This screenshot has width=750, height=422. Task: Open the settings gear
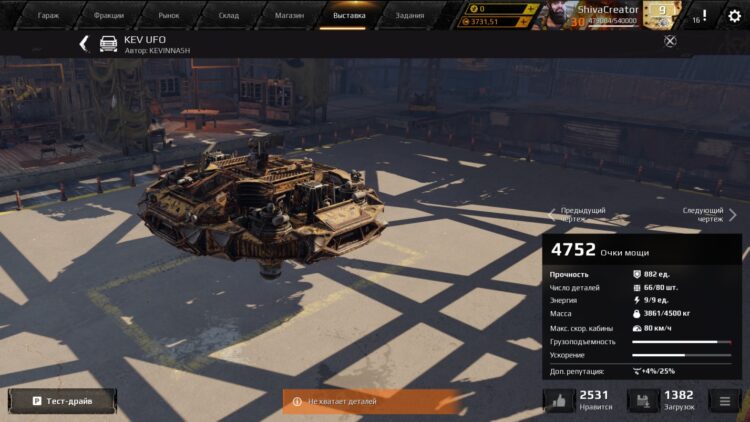coord(735,15)
